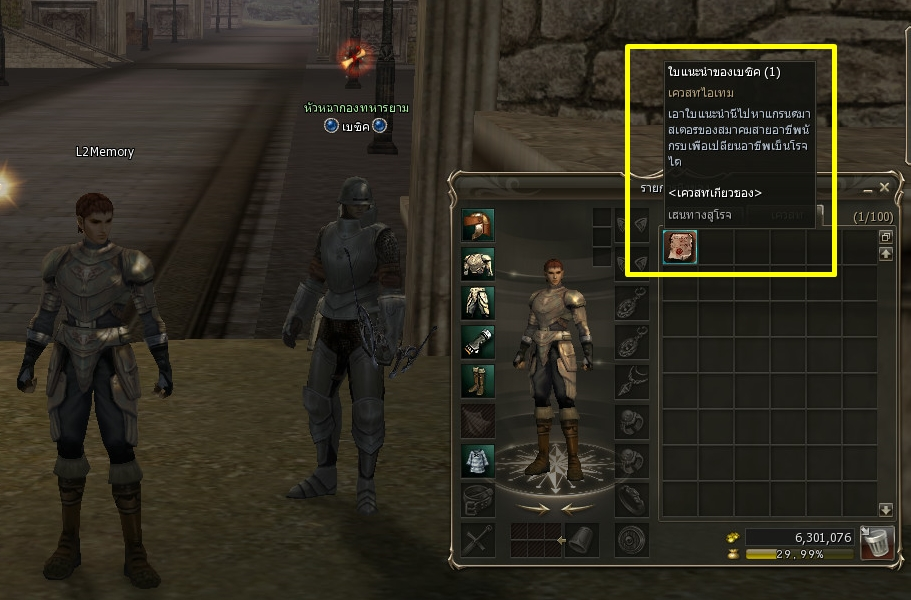Select the empty necklace accessory slot

631,381
